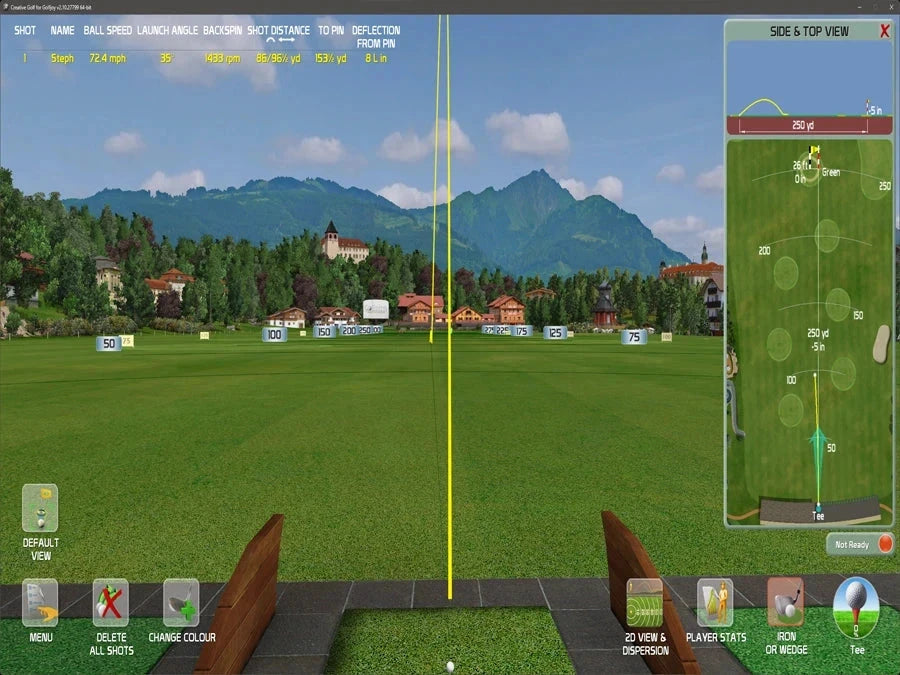900x675 pixels.
Task: Switch to Default View
Action: [x=40, y=509]
